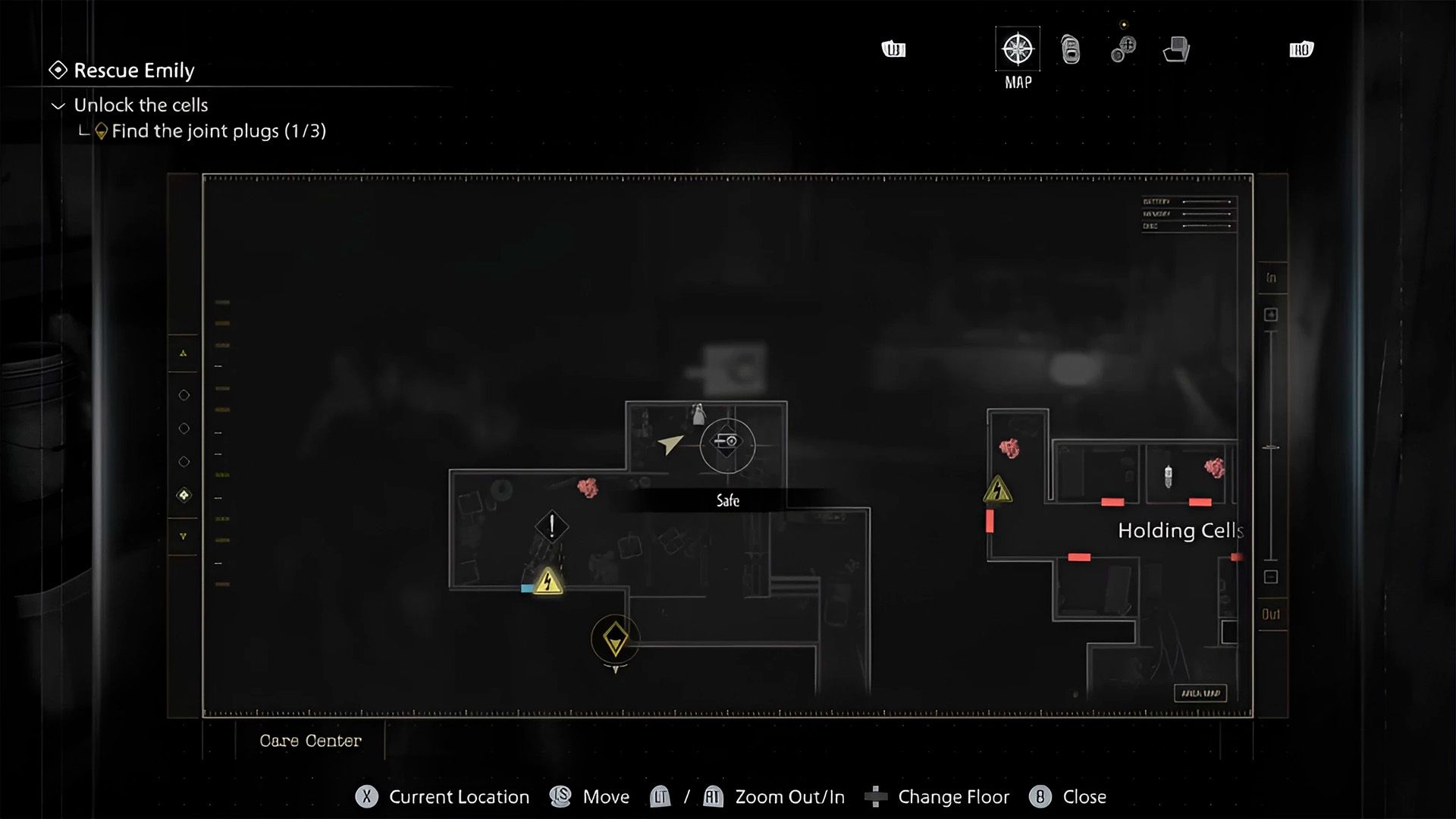Select the Rescue Emily quest title

point(133,71)
